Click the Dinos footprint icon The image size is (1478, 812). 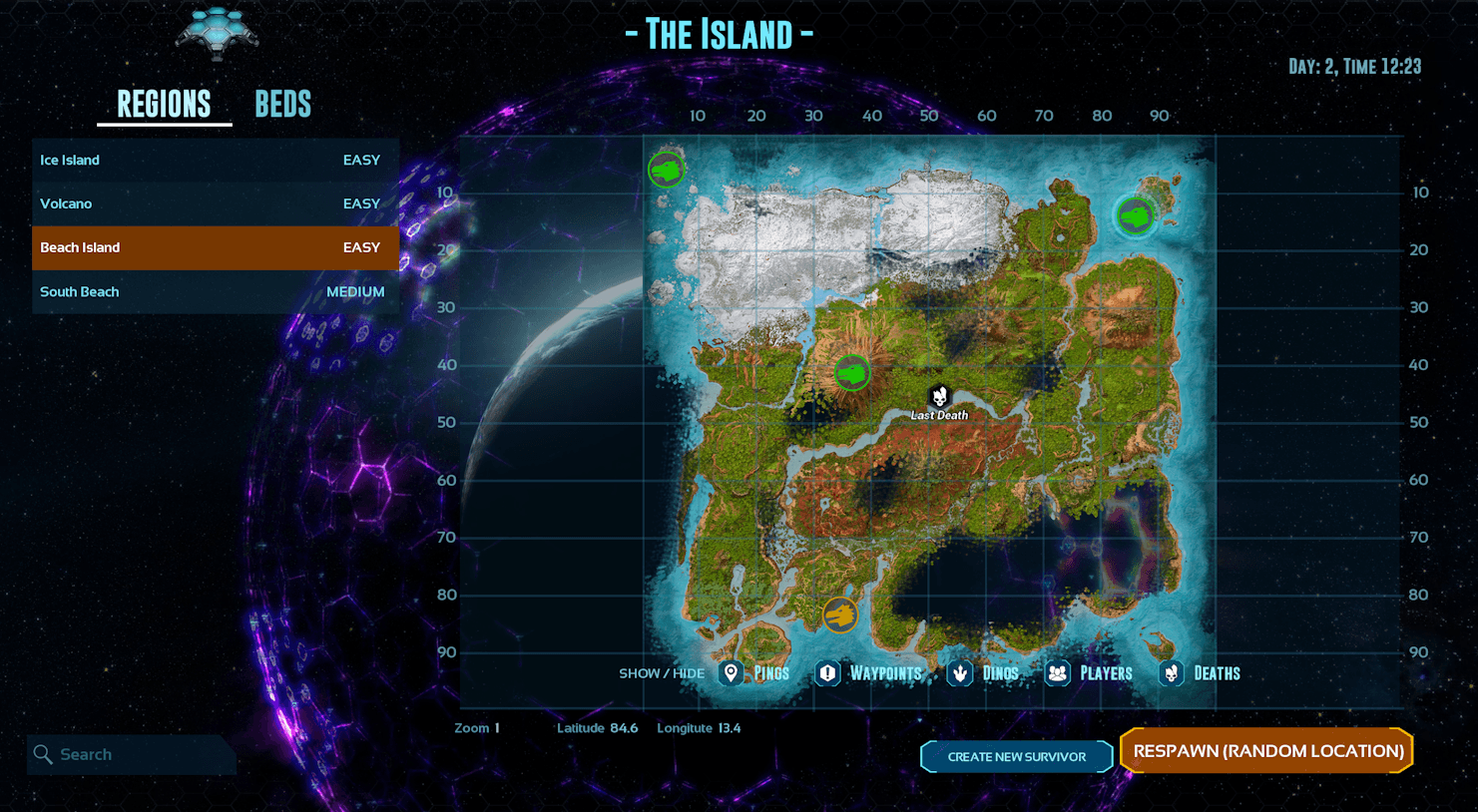(960, 673)
